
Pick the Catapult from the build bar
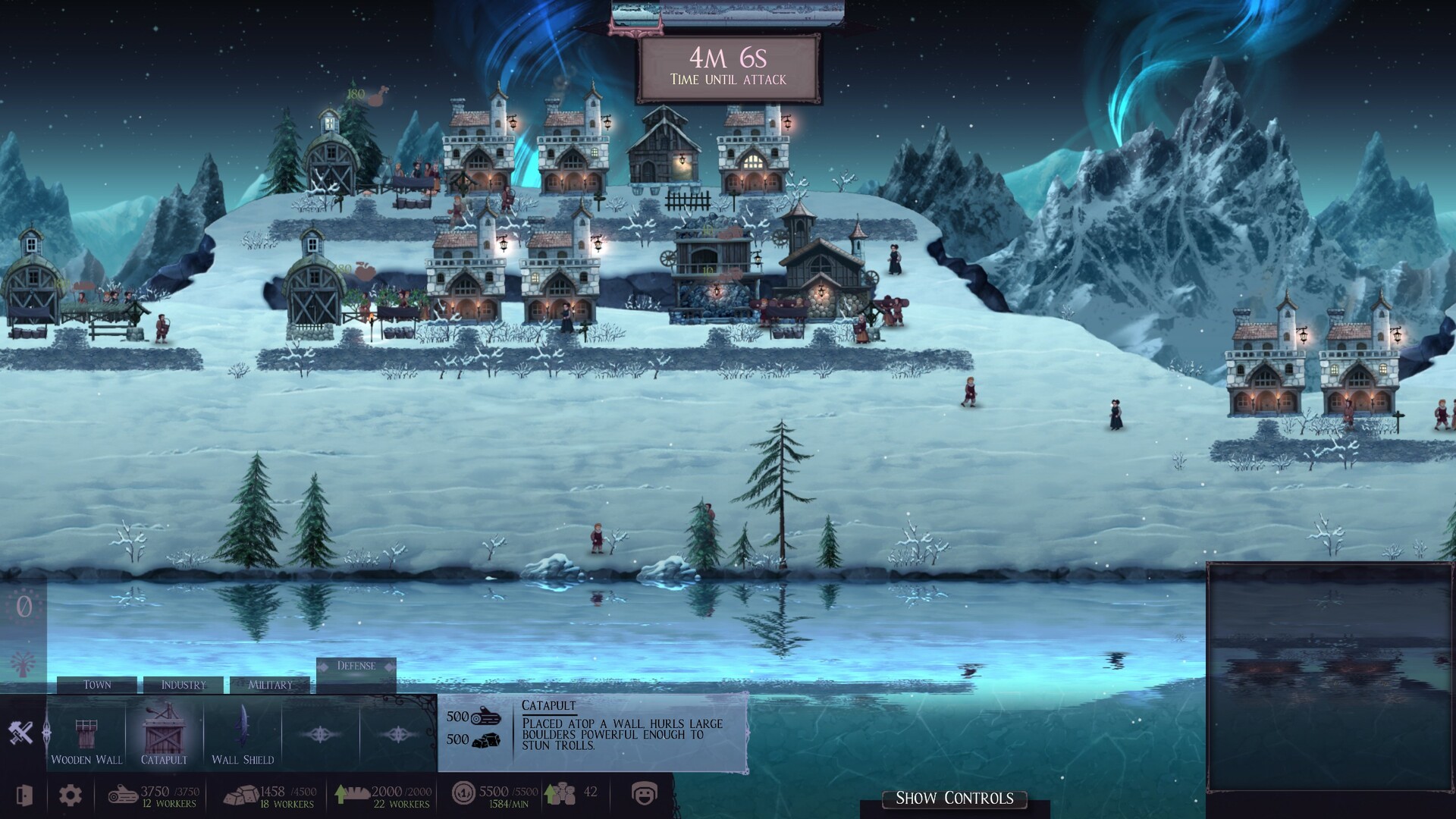(x=164, y=736)
